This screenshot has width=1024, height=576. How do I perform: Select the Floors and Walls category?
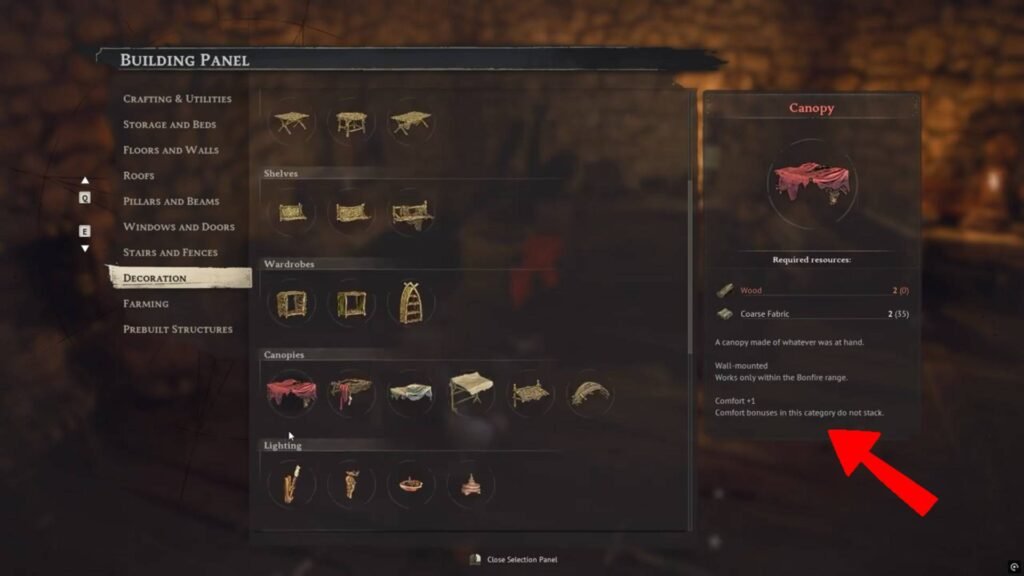[170, 150]
